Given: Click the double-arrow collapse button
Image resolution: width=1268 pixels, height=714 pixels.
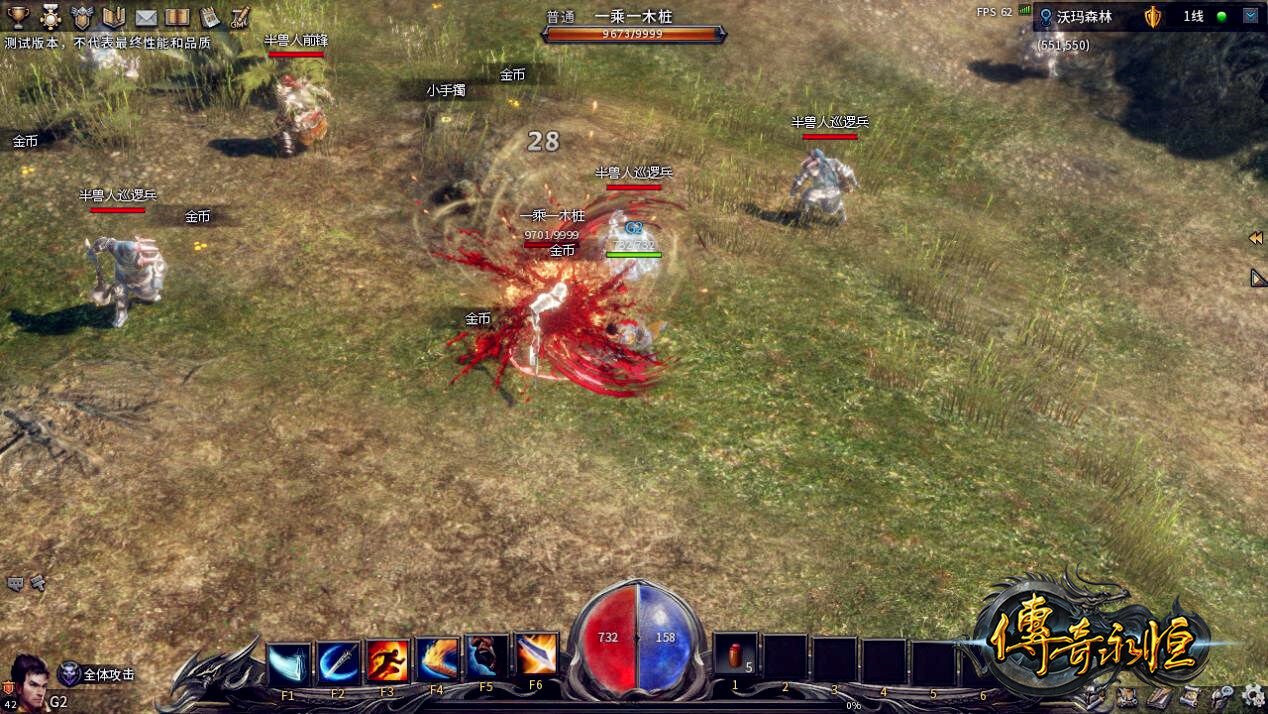Looking at the screenshot, I should [1256, 239].
